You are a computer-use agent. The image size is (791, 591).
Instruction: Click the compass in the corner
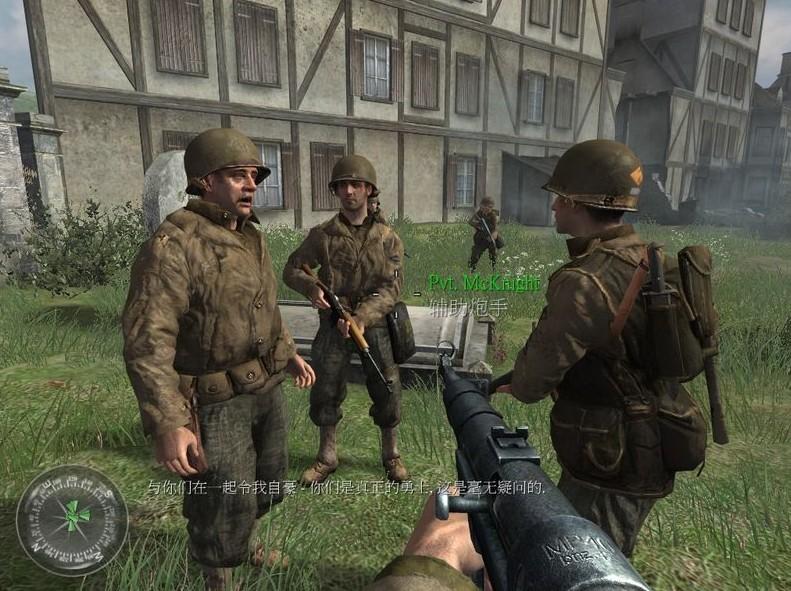[x=72, y=519]
